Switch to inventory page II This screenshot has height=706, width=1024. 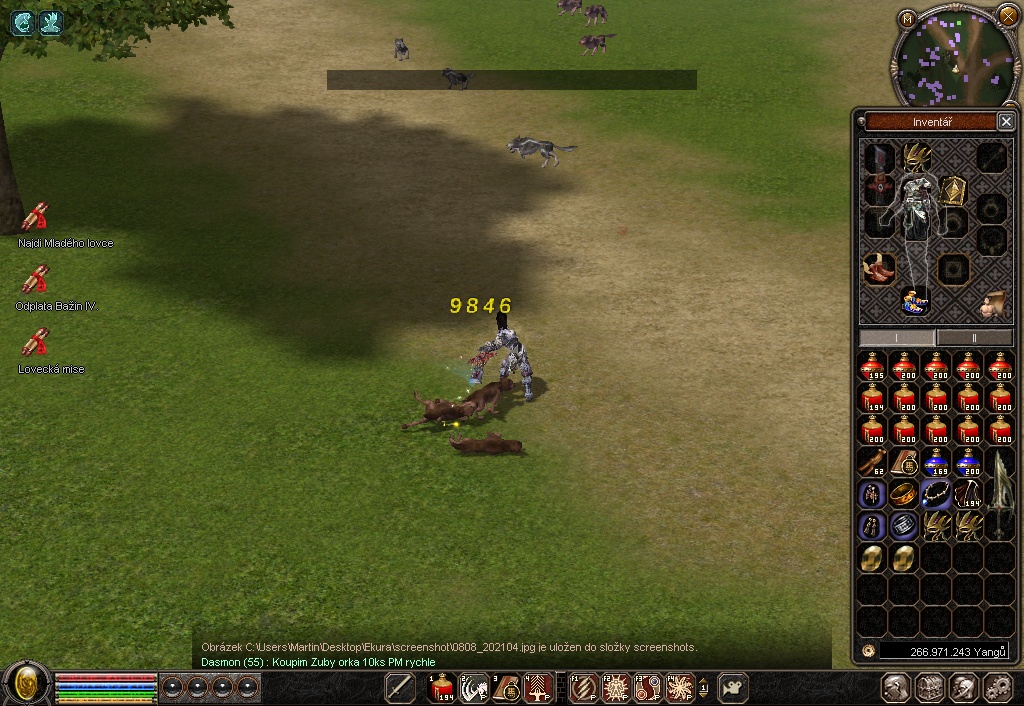(x=972, y=338)
